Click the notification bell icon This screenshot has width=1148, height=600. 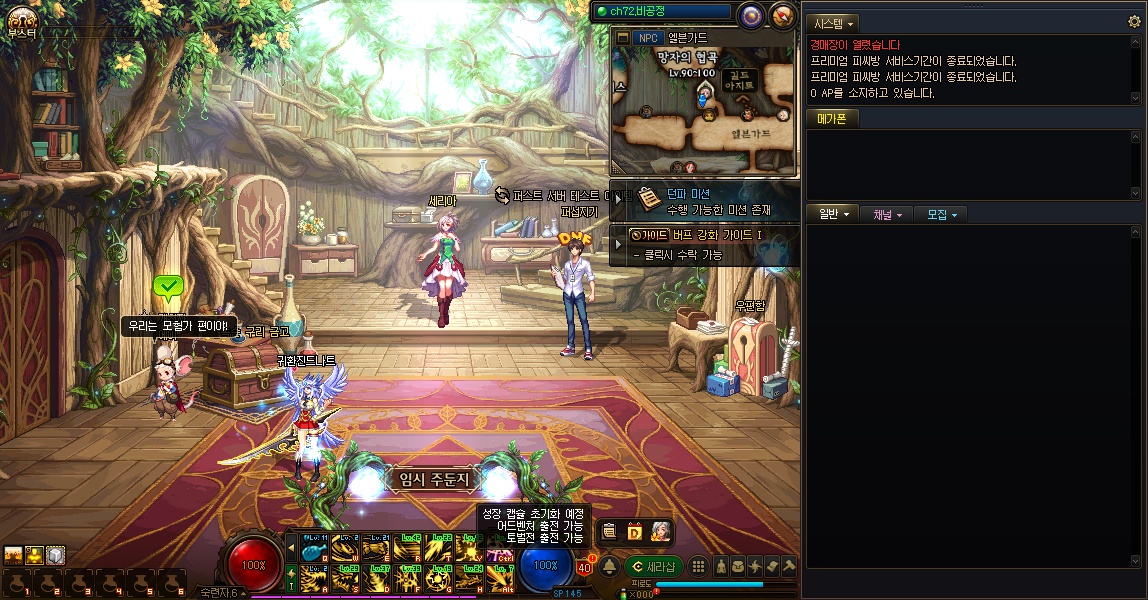tap(609, 567)
